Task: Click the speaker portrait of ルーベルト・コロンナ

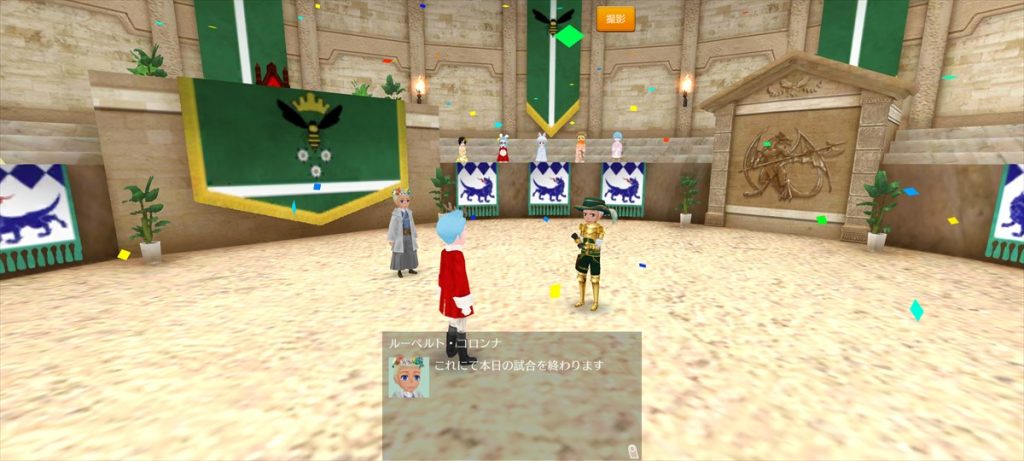Action: [x=408, y=377]
